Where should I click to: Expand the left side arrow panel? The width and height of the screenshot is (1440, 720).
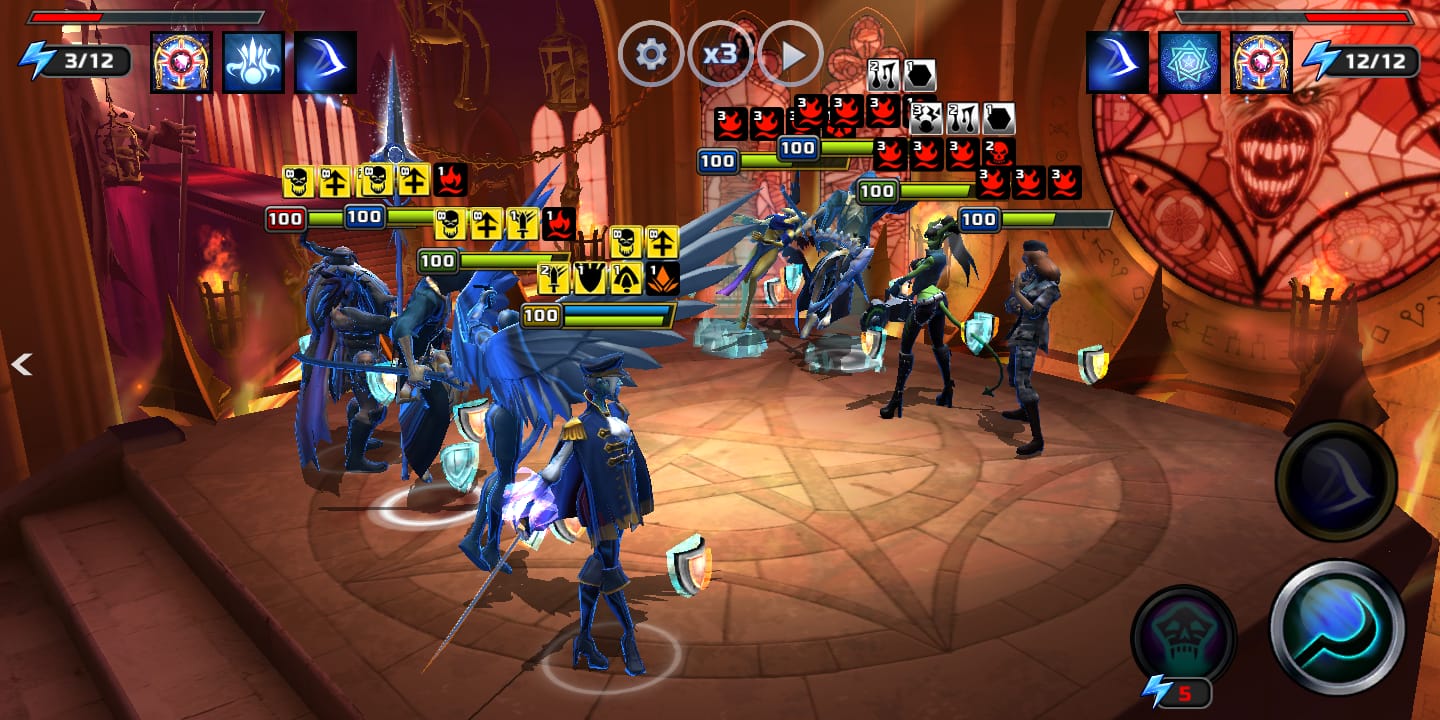point(22,366)
